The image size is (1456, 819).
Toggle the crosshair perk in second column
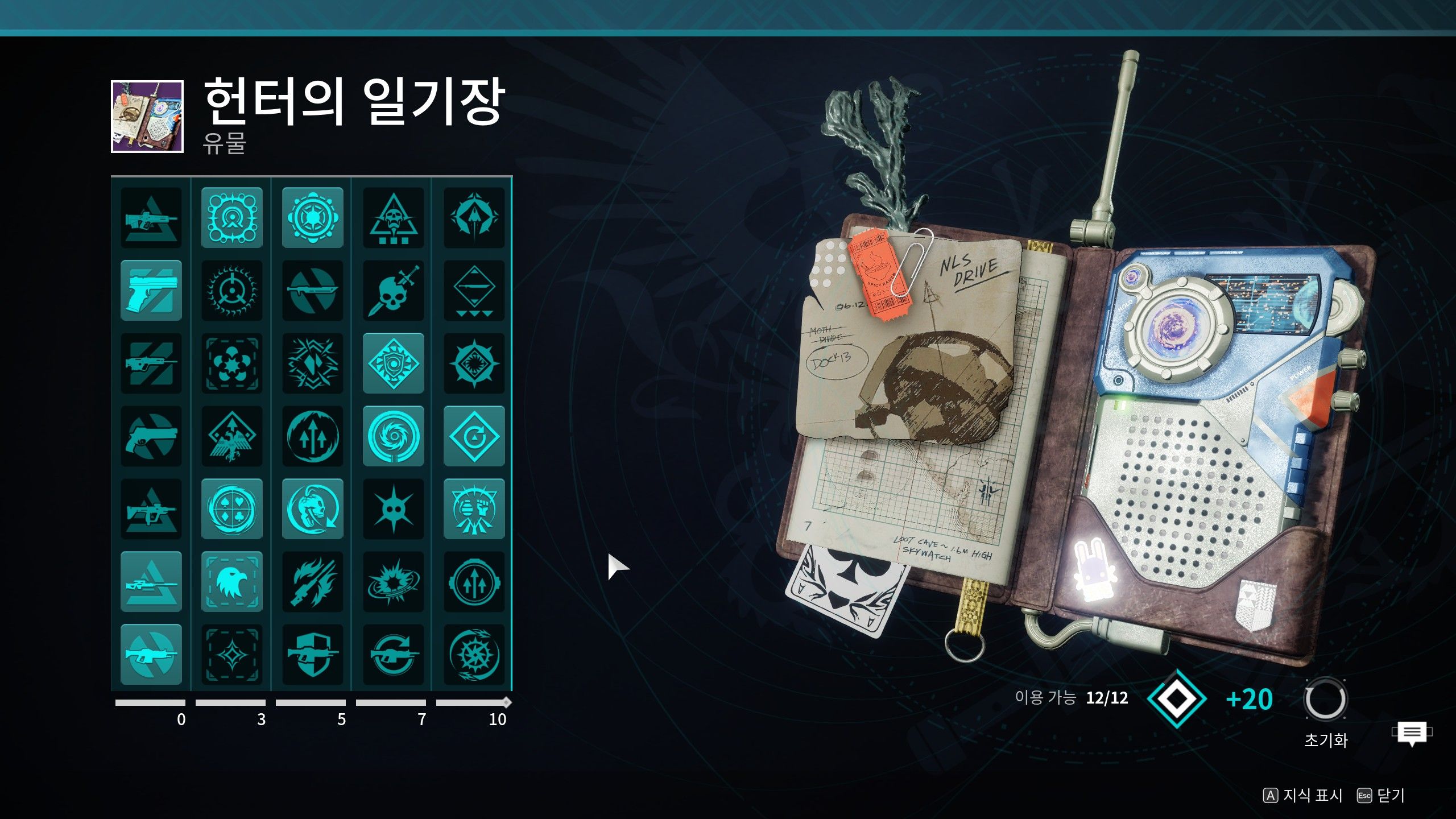pyautogui.click(x=231, y=290)
